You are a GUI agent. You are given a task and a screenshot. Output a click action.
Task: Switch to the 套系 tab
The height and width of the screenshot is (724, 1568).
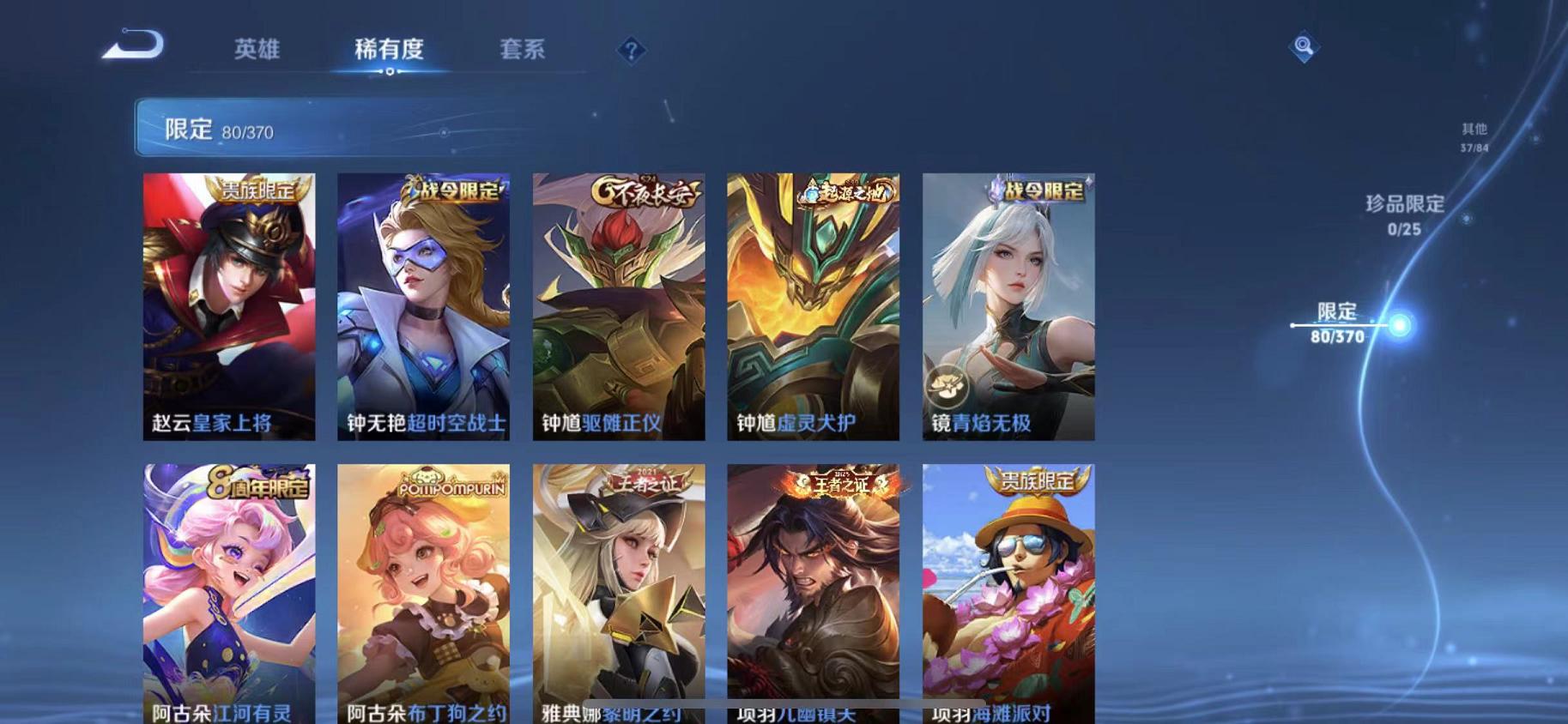pos(524,50)
